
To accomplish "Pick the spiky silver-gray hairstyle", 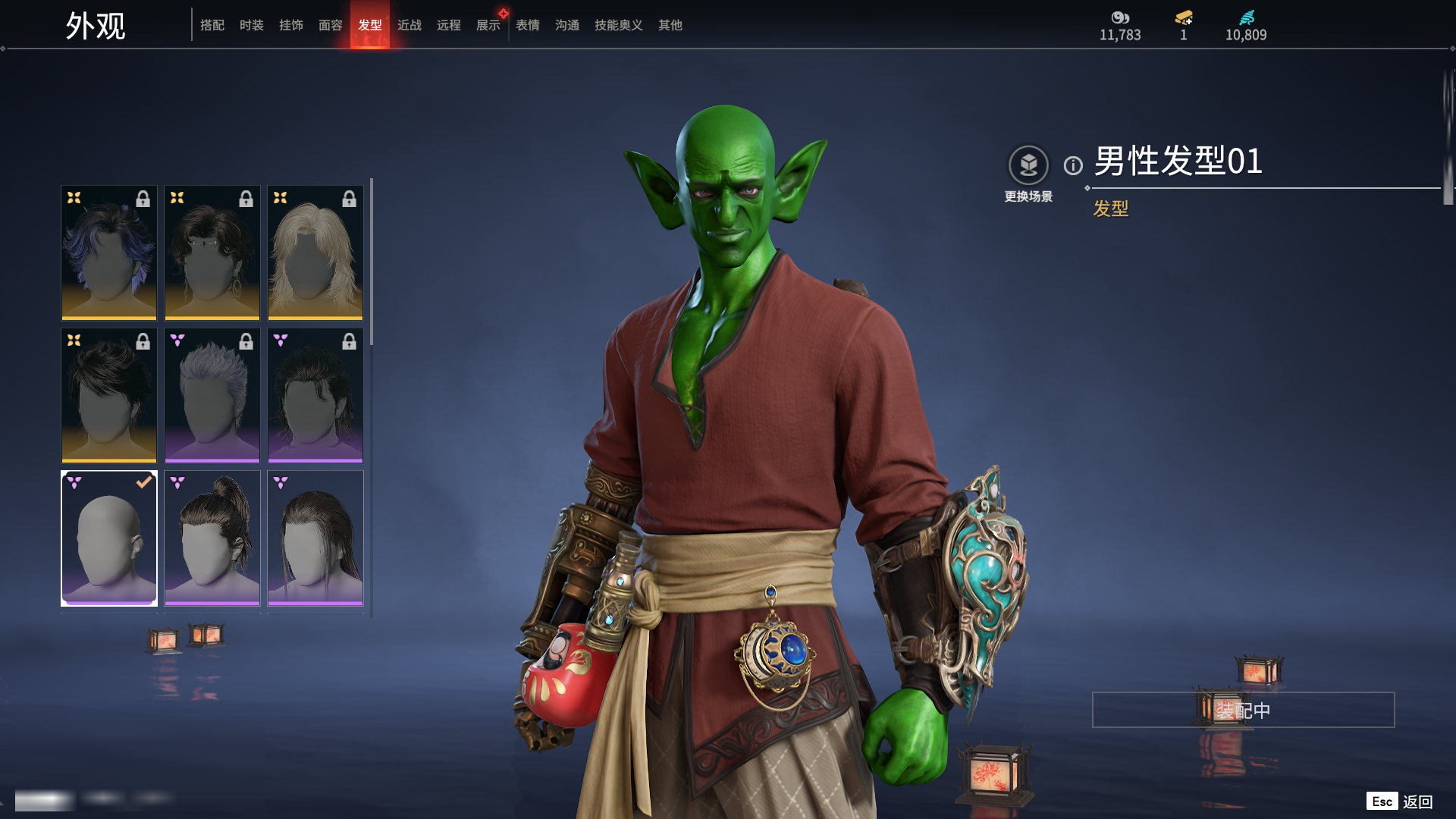I will pyautogui.click(x=212, y=395).
